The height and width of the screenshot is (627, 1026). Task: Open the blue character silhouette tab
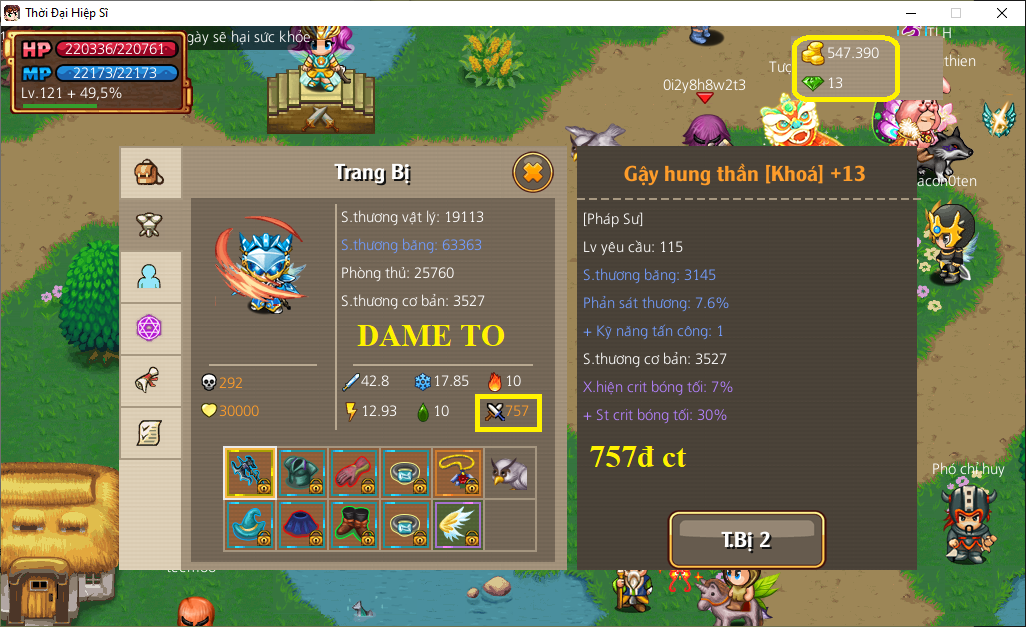(x=150, y=277)
